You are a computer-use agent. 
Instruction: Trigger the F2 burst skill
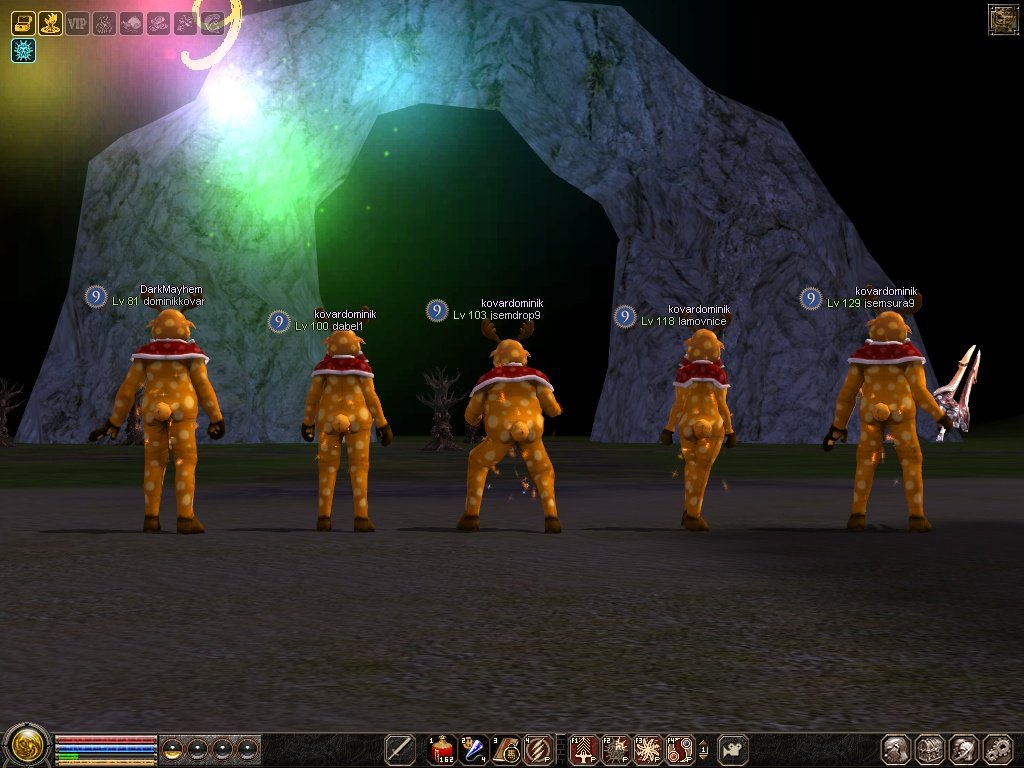tap(615, 749)
